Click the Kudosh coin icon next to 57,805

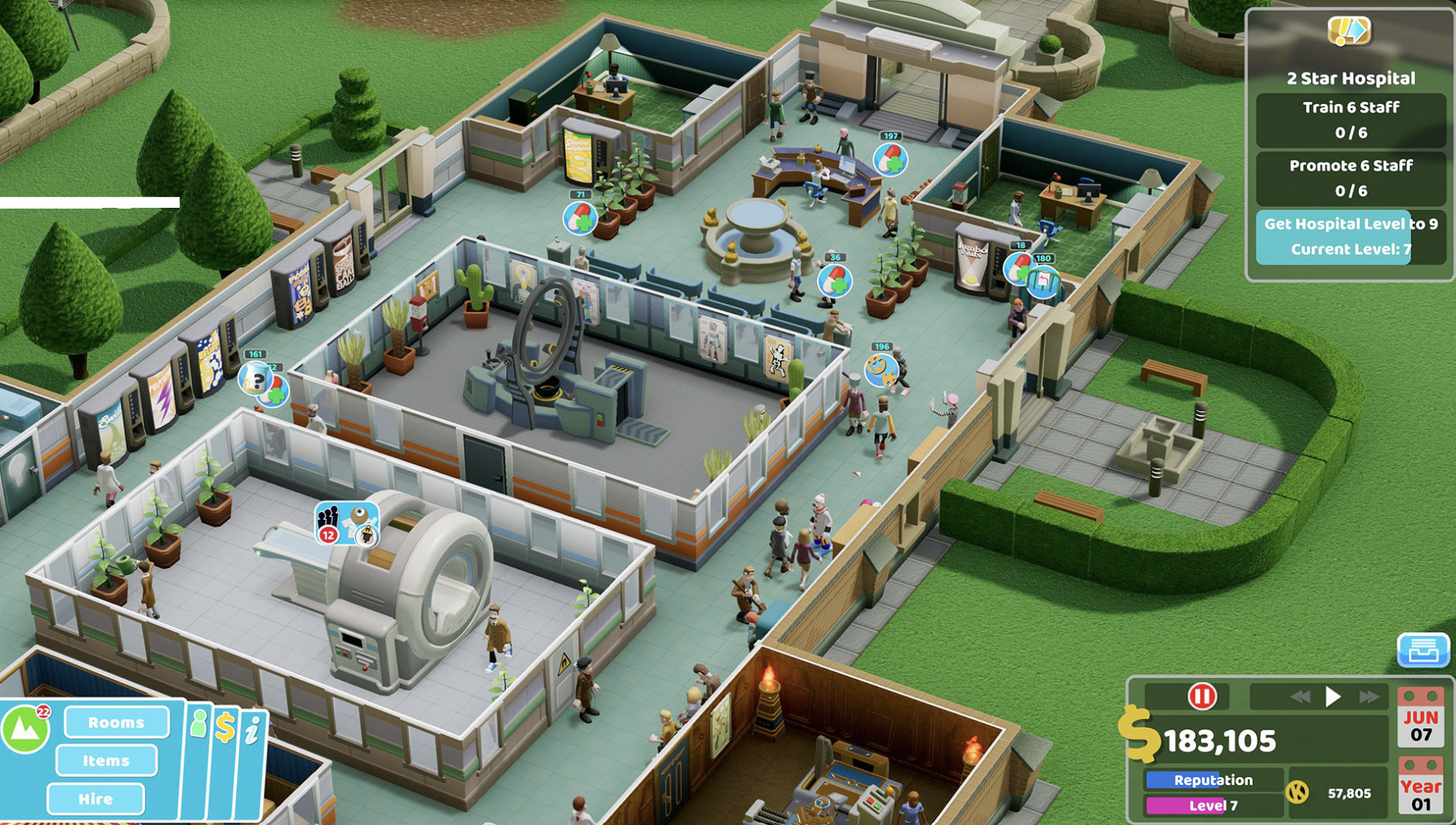tap(1296, 793)
